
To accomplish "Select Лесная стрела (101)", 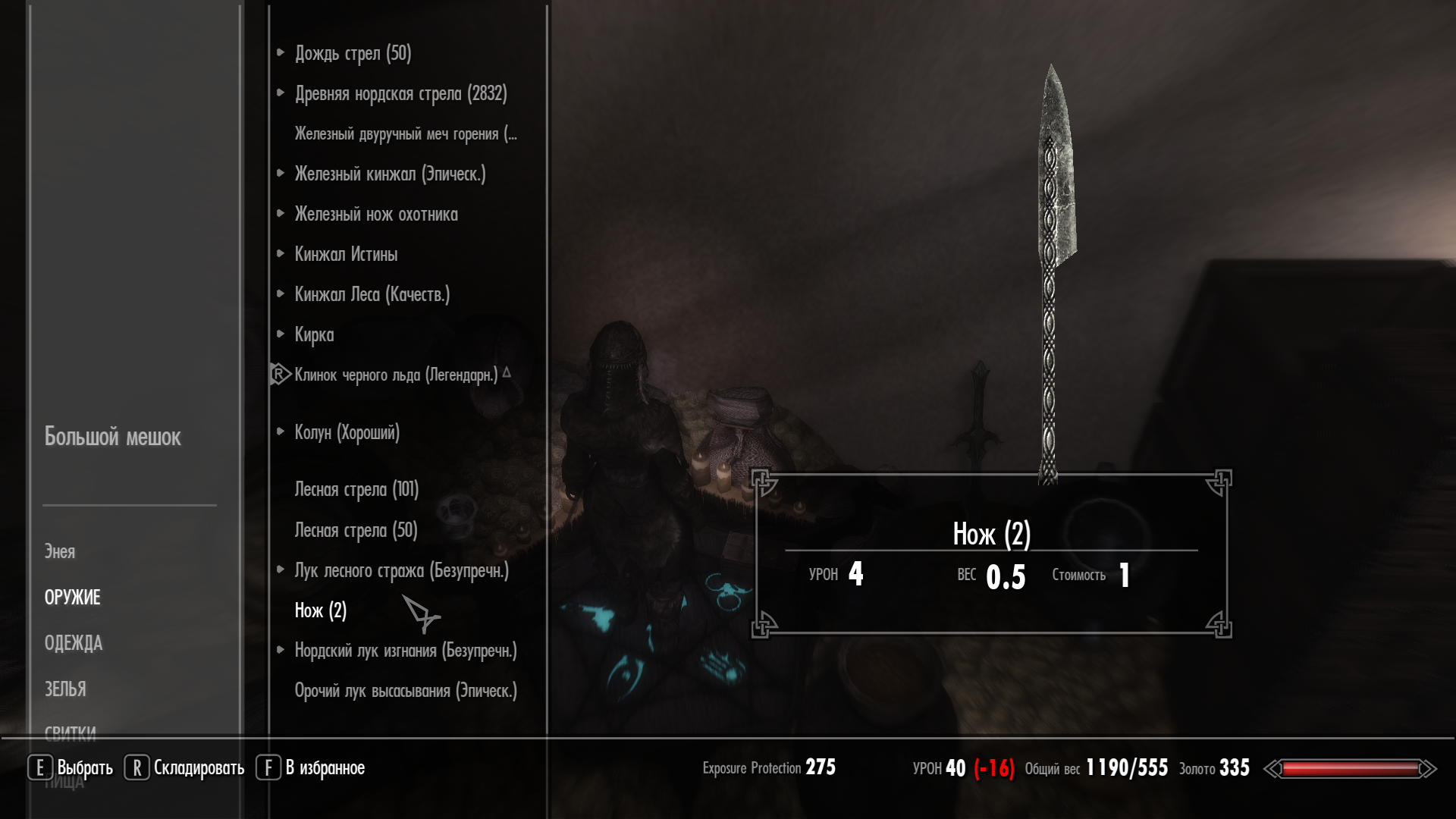I will [x=356, y=489].
